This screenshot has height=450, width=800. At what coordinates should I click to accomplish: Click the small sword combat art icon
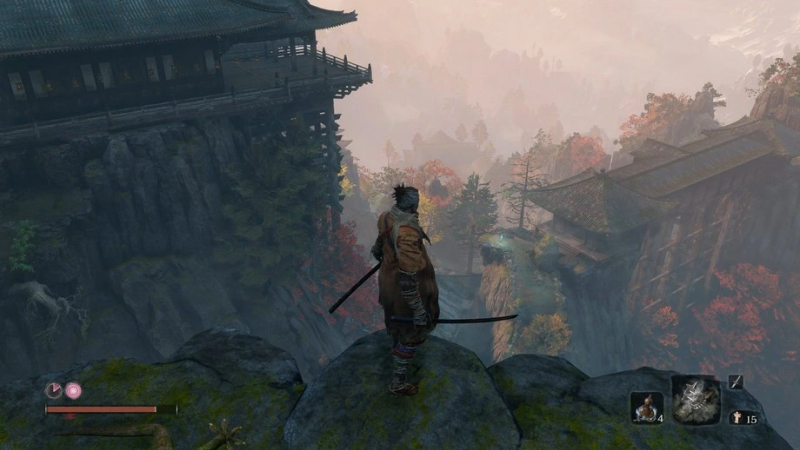(735, 381)
